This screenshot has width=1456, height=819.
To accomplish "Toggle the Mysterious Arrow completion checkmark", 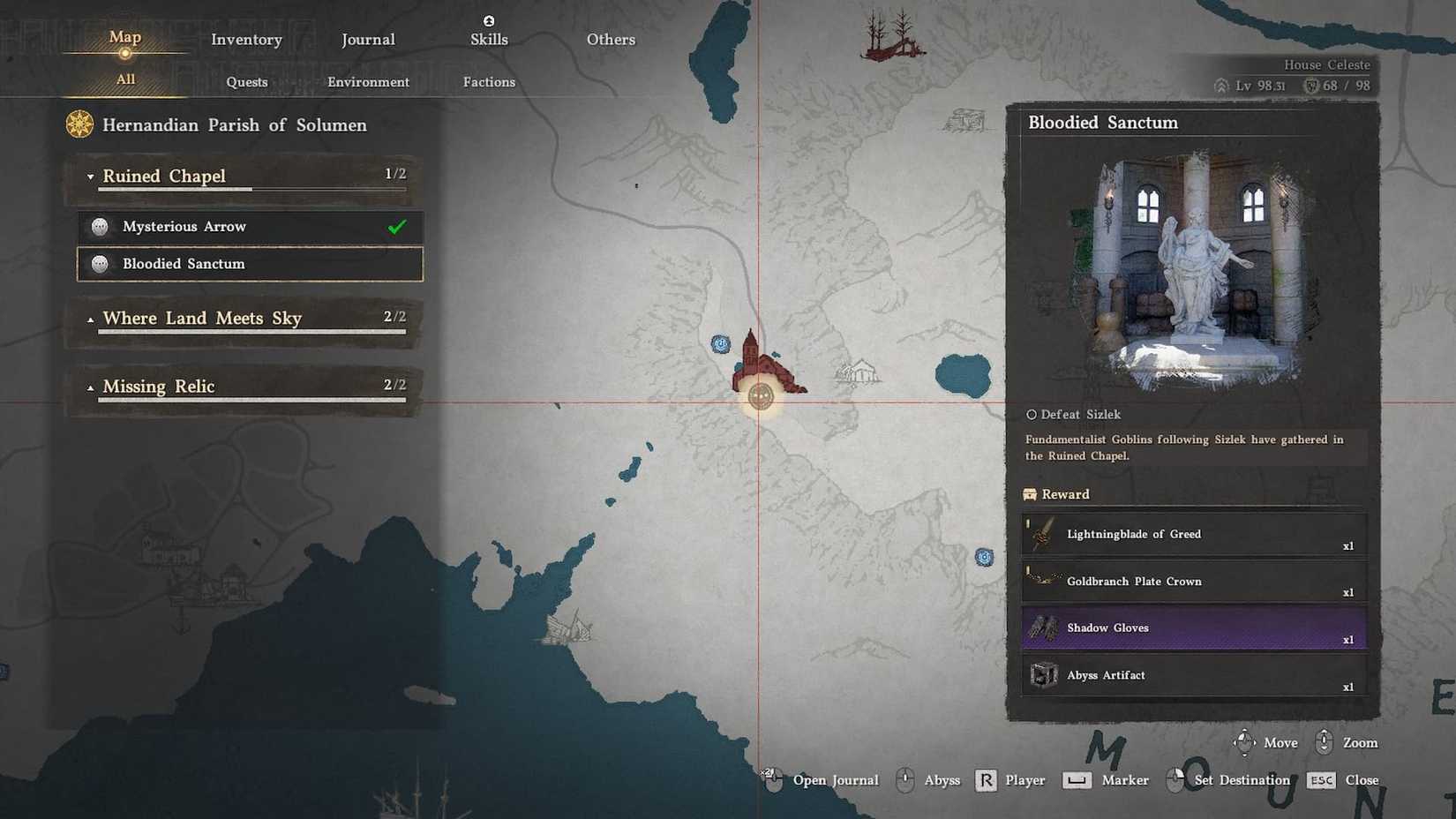I will click(395, 227).
